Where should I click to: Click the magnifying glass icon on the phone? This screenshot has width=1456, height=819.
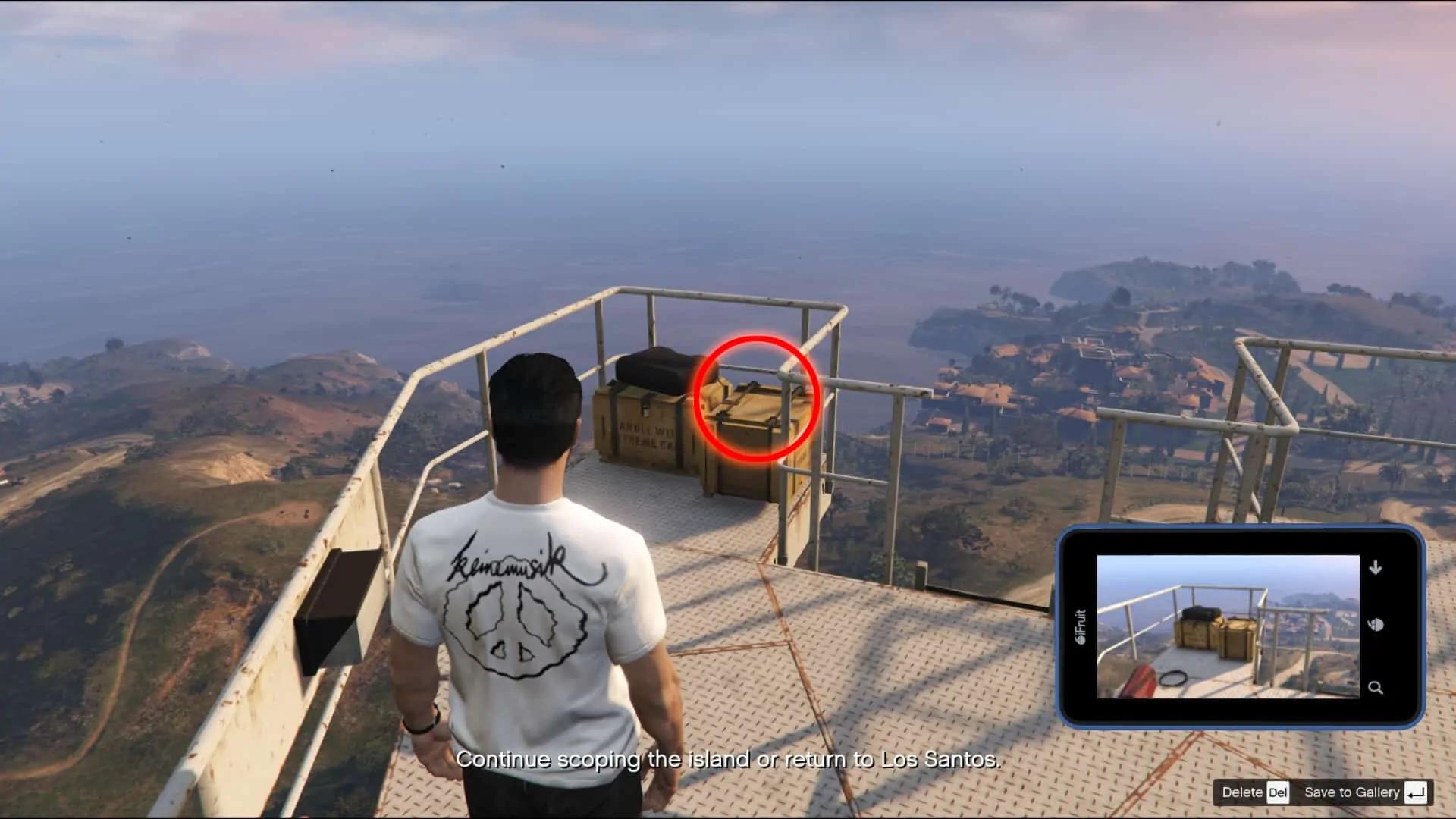point(1375,688)
